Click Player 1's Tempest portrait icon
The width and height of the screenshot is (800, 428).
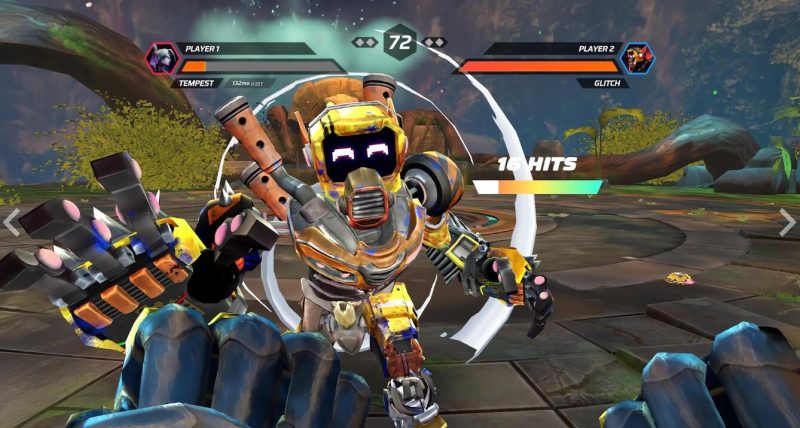point(162,59)
